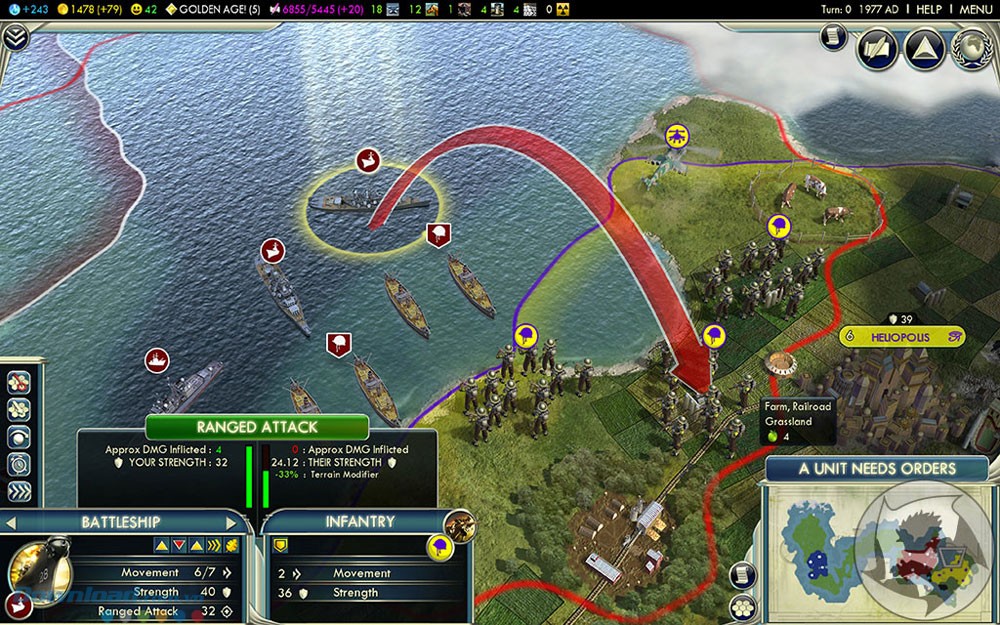Toggle the hex grid button beside the minimap
This screenshot has width=1000, height=625.
click(x=740, y=606)
